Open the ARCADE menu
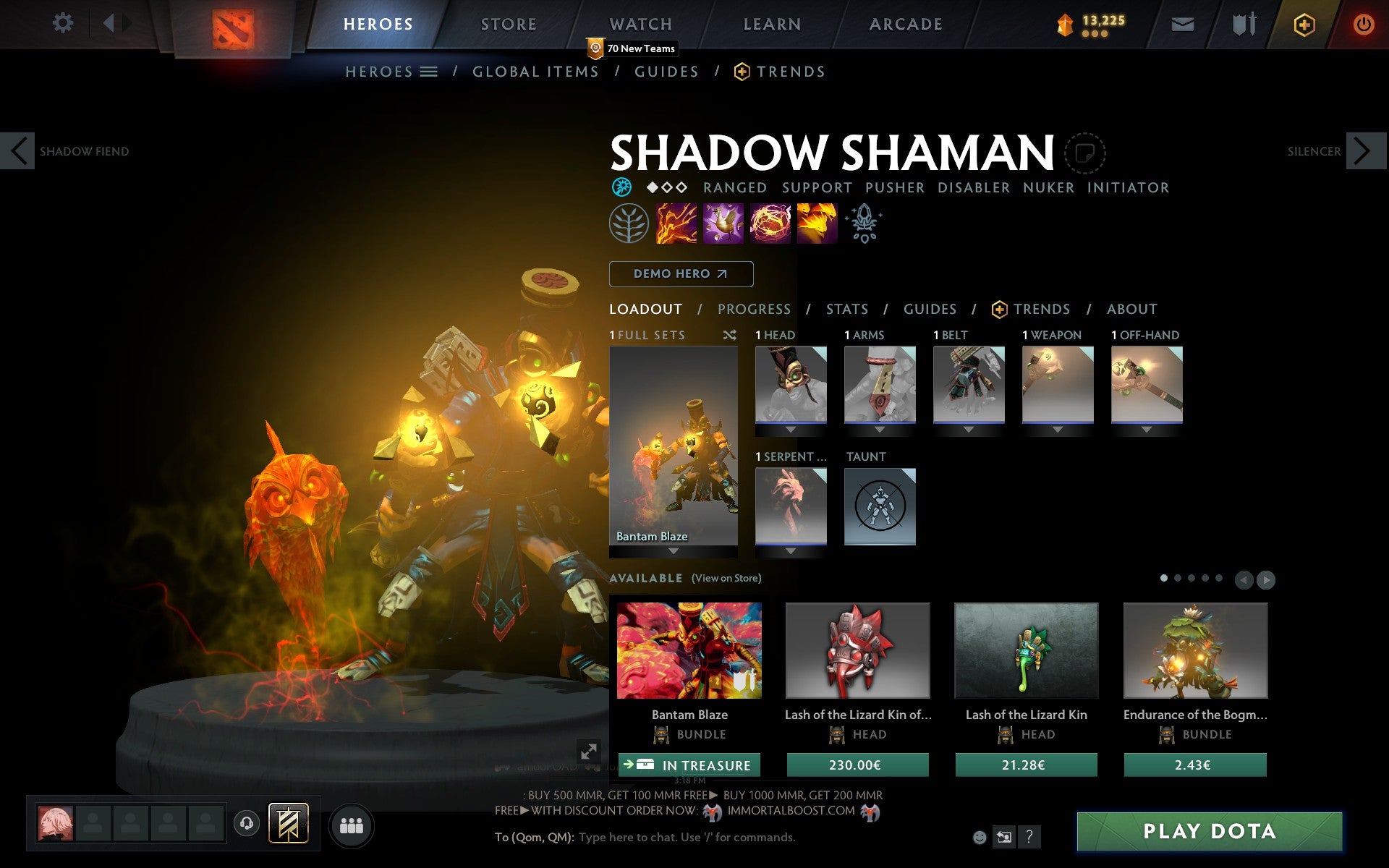The image size is (1389, 868). tap(904, 23)
